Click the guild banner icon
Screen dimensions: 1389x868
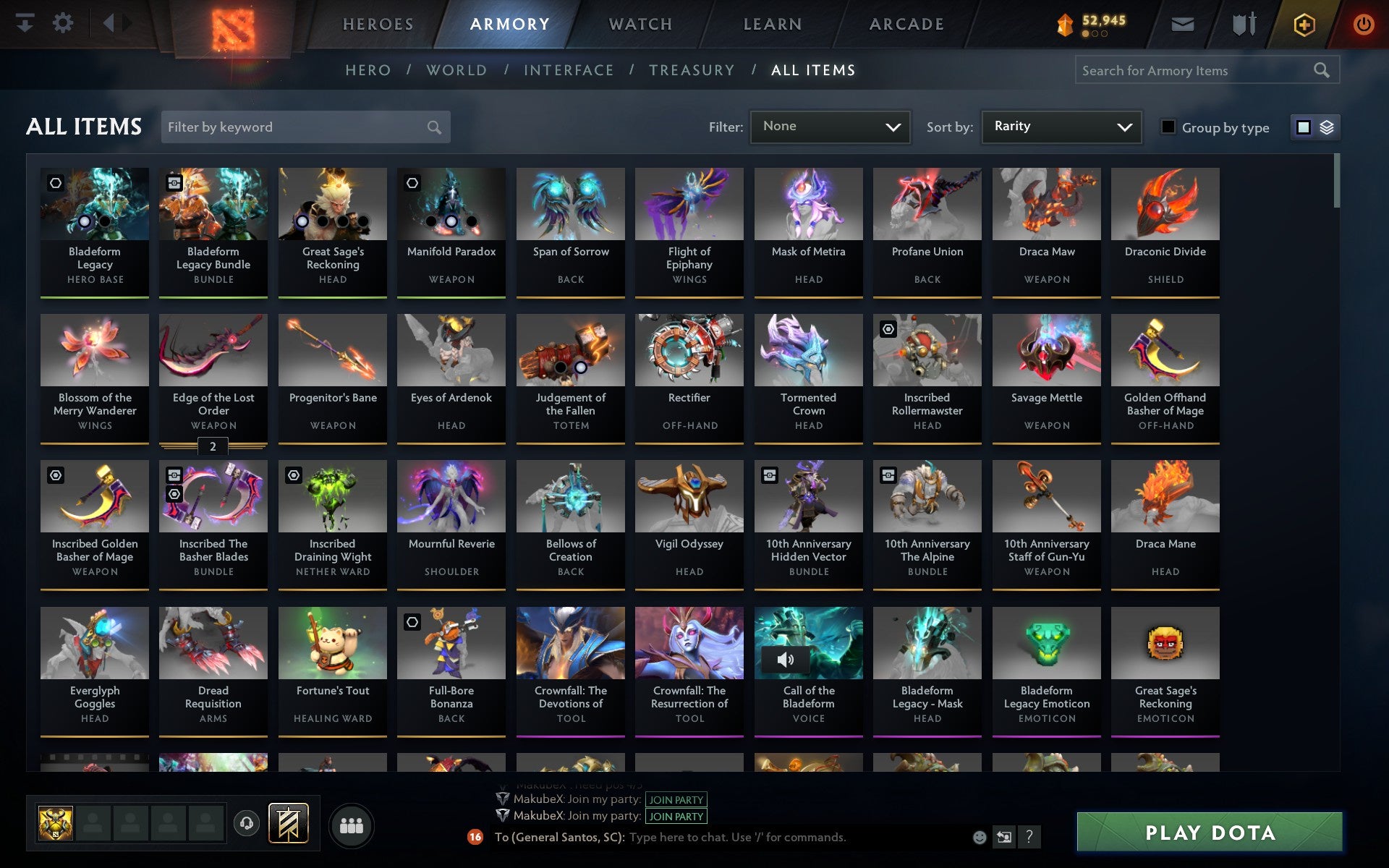(x=288, y=823)
